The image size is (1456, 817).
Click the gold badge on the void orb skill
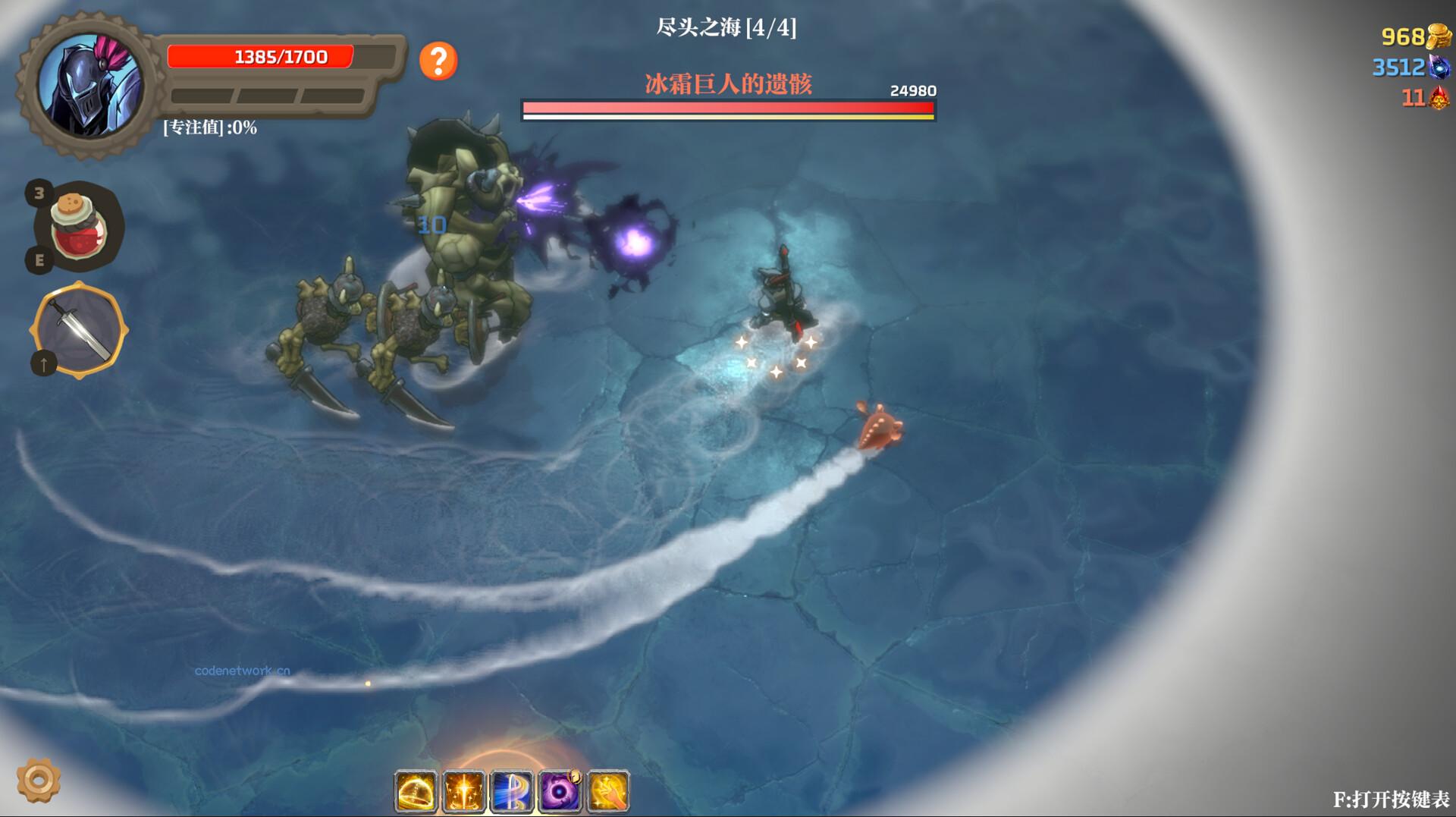575,775
